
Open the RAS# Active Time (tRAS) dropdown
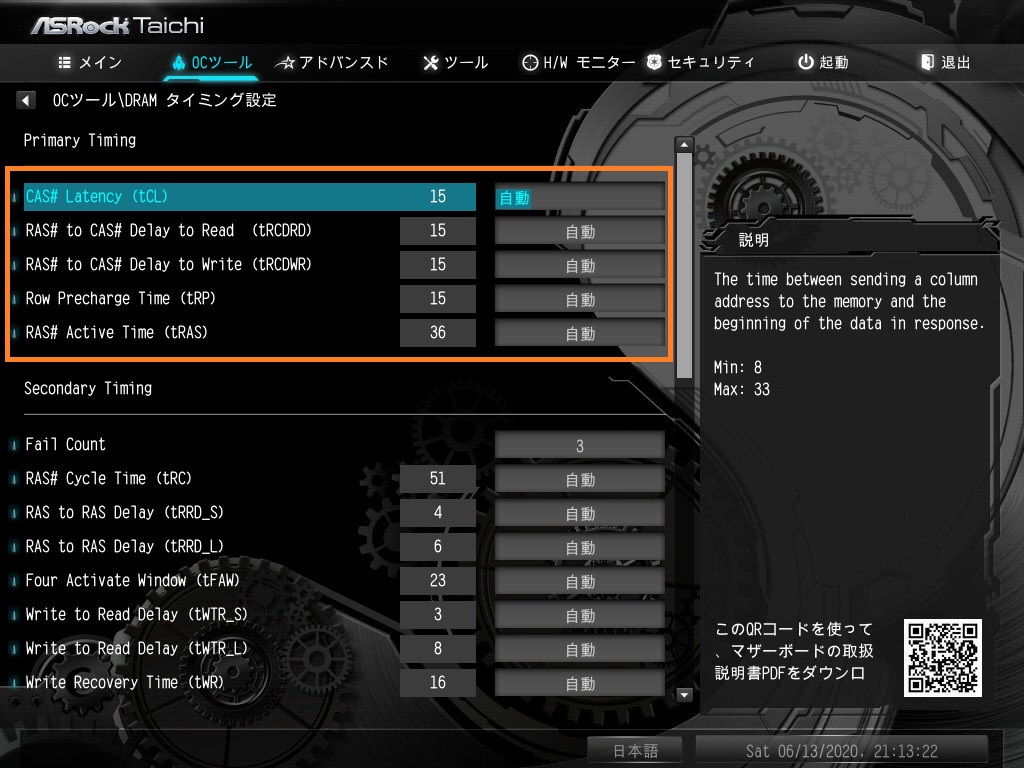click(x=580, y=333)
